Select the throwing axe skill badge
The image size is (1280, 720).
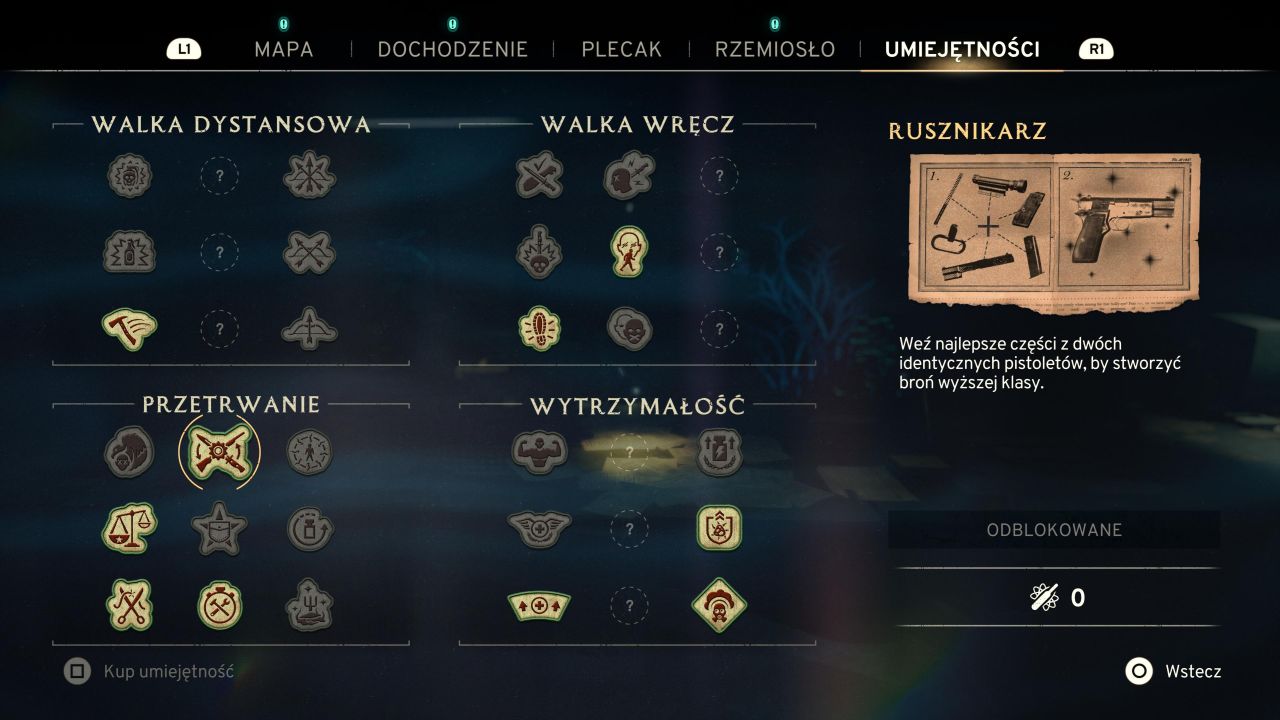click(129, 327)
